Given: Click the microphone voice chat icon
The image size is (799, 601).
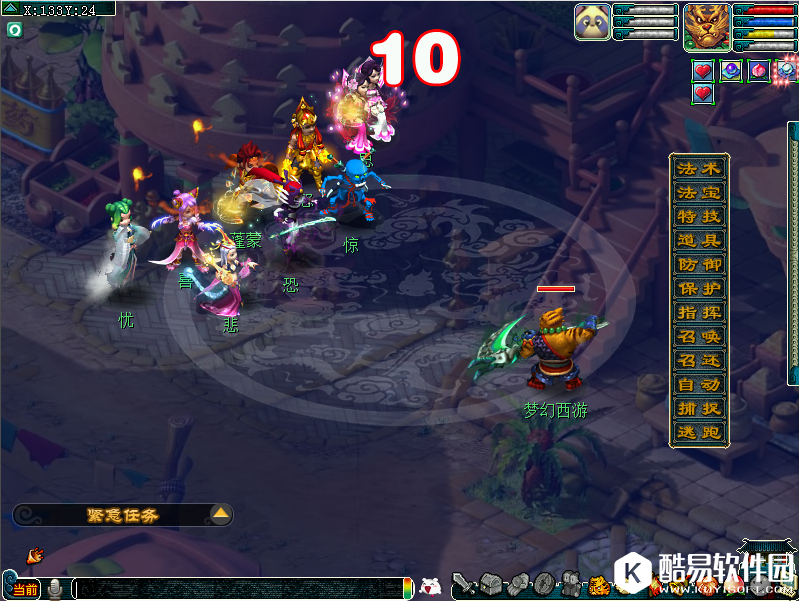Looking at the screenshot, I should click(55, 590).
